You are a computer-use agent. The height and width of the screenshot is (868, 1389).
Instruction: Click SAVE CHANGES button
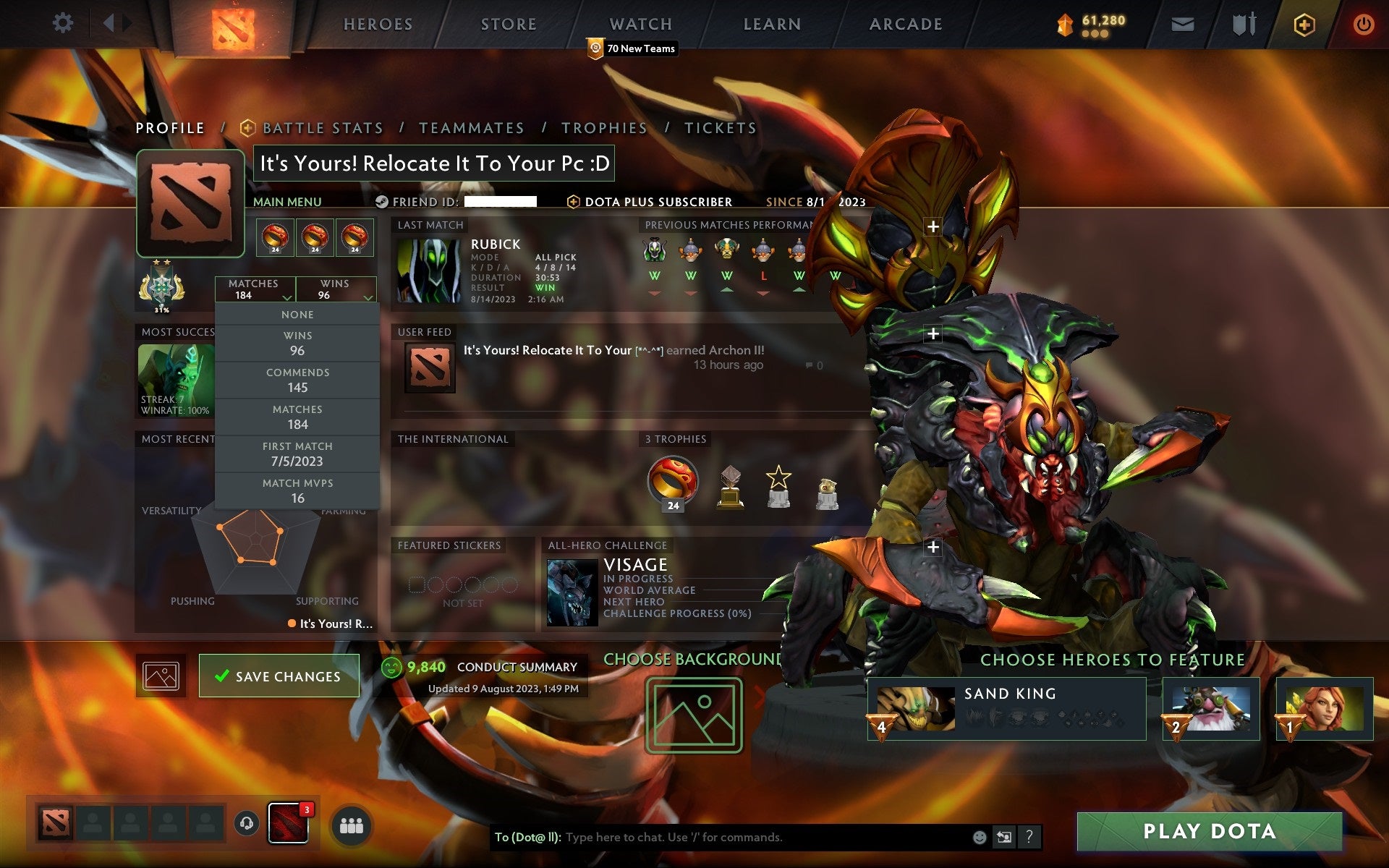pyautogui.click(x=279, y=675)
